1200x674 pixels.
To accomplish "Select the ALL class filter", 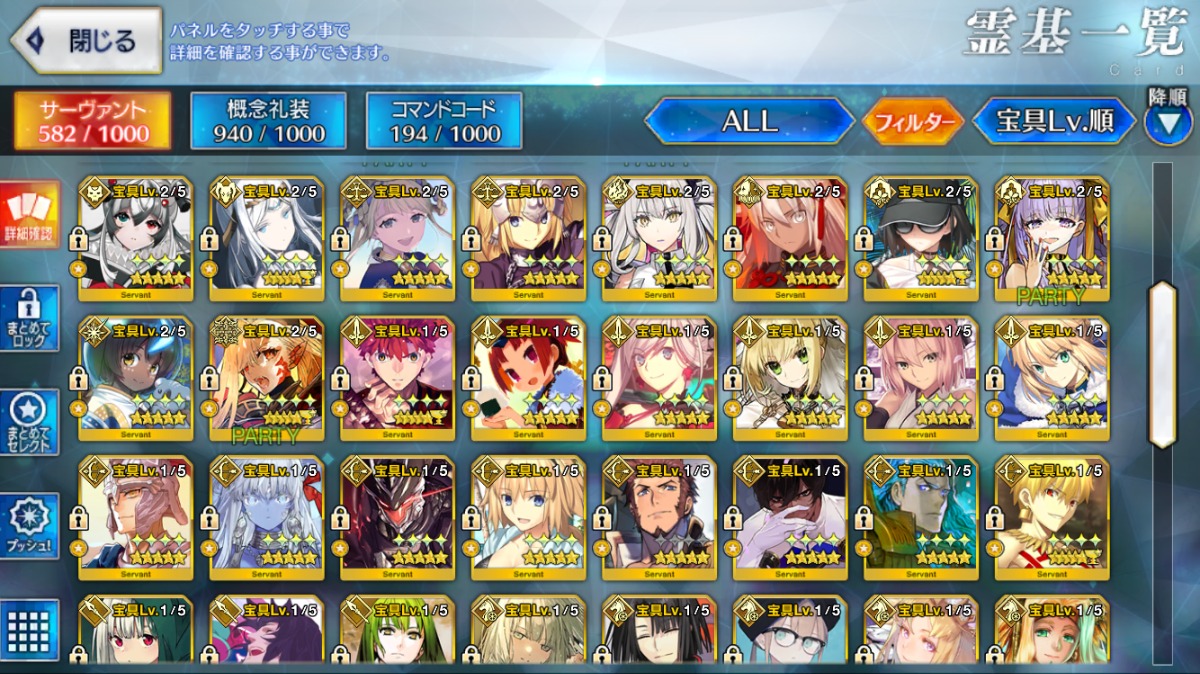I will tap(750, 122).
